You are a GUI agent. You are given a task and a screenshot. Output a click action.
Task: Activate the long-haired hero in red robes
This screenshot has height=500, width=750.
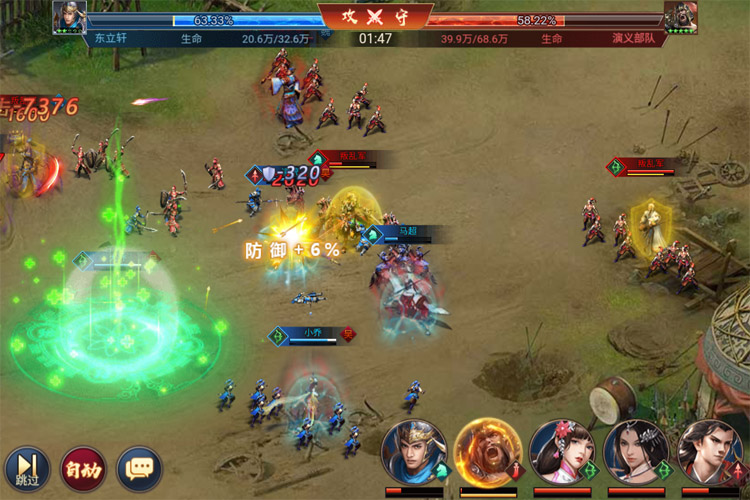pos(709,452)
